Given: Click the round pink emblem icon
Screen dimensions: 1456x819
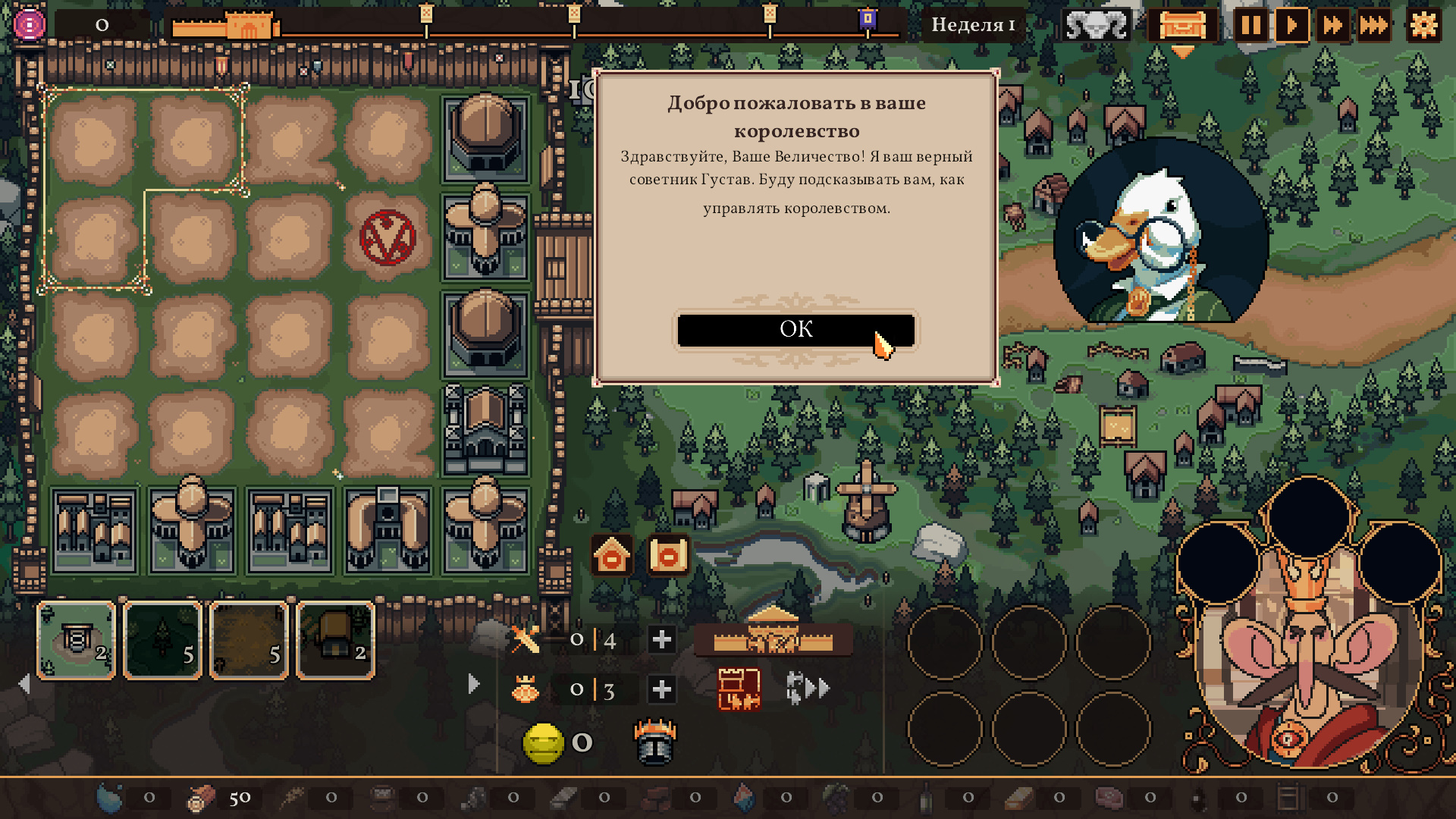Looking at the screenshot, I should tap(30, 25).
